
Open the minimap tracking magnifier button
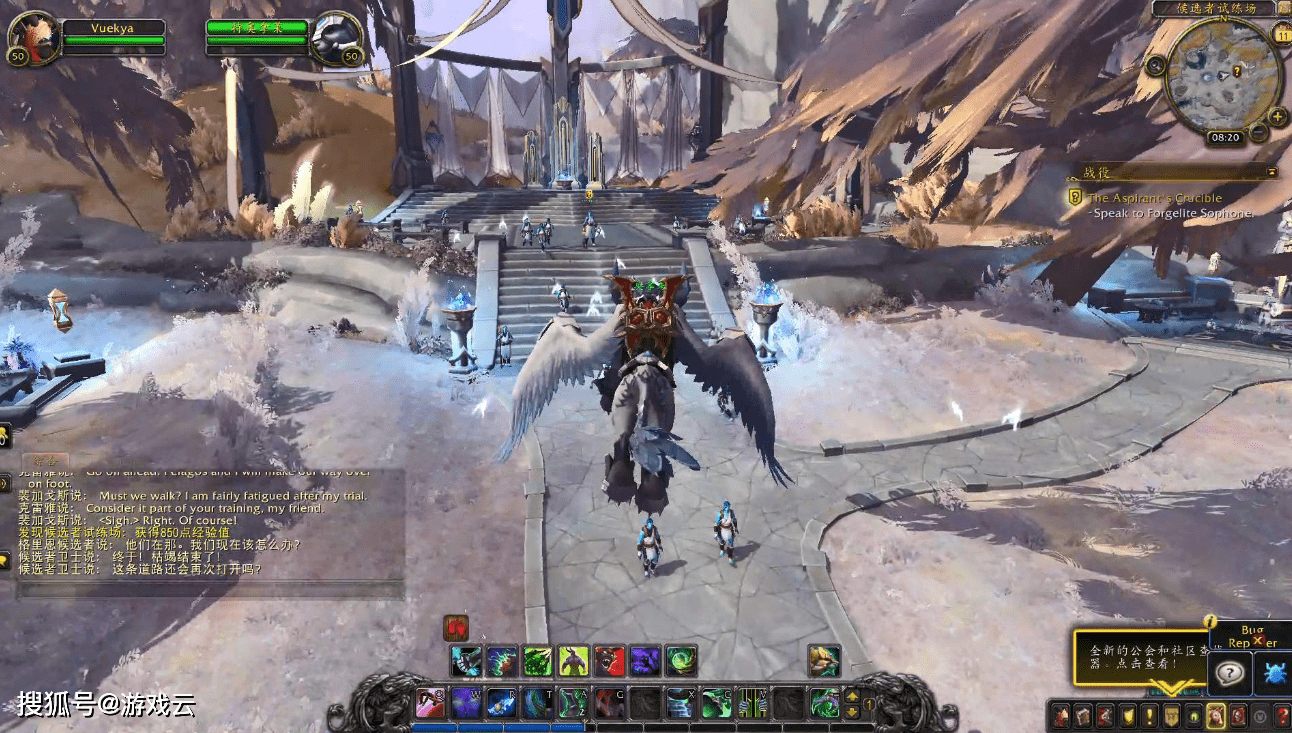(1156, 66)
